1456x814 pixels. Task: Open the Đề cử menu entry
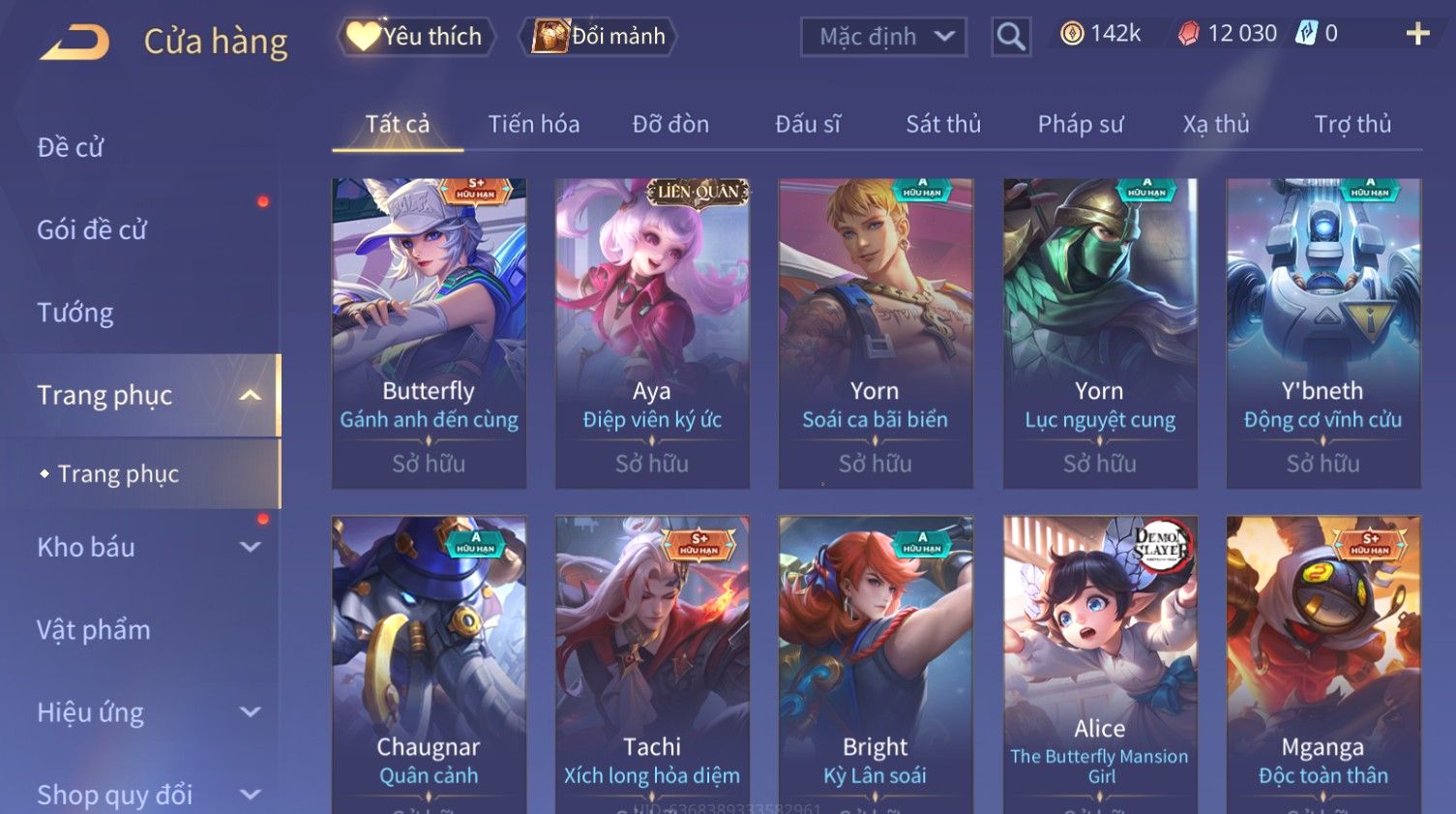71,148
